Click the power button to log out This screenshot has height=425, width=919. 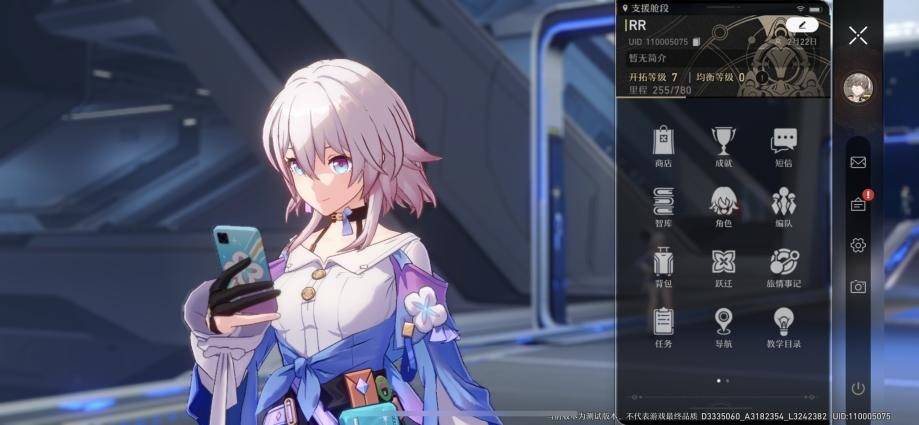pos(858,388)
